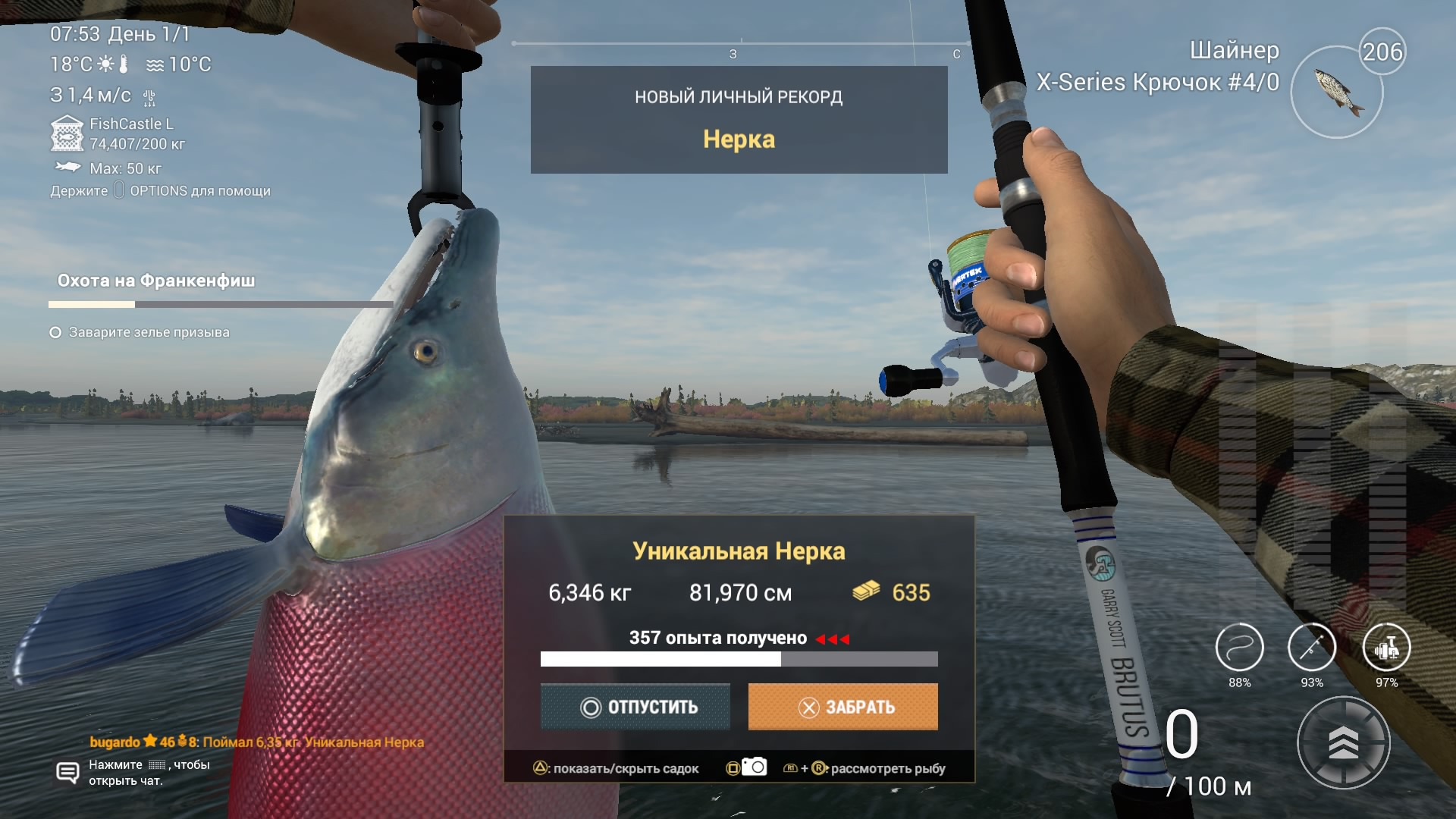Click the Уникальная Нерка catch panel title
The width and height of the screenshot is (1456, 819).
click(739, 552)
